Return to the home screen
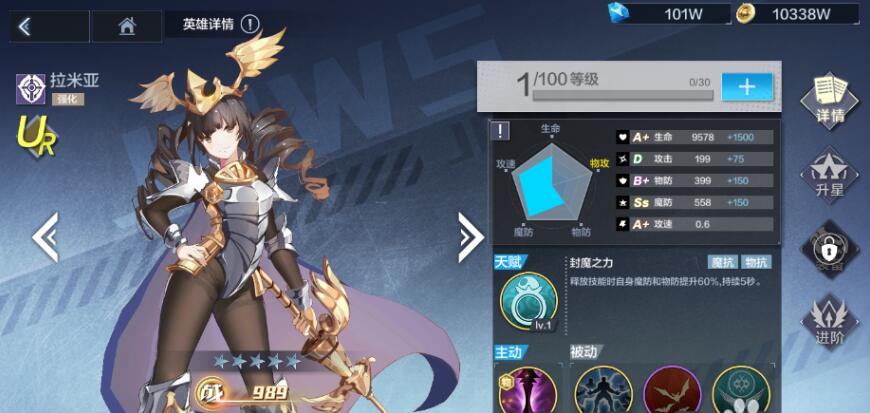The width and height of the screenshot is (870, 413). click(126, 26)
